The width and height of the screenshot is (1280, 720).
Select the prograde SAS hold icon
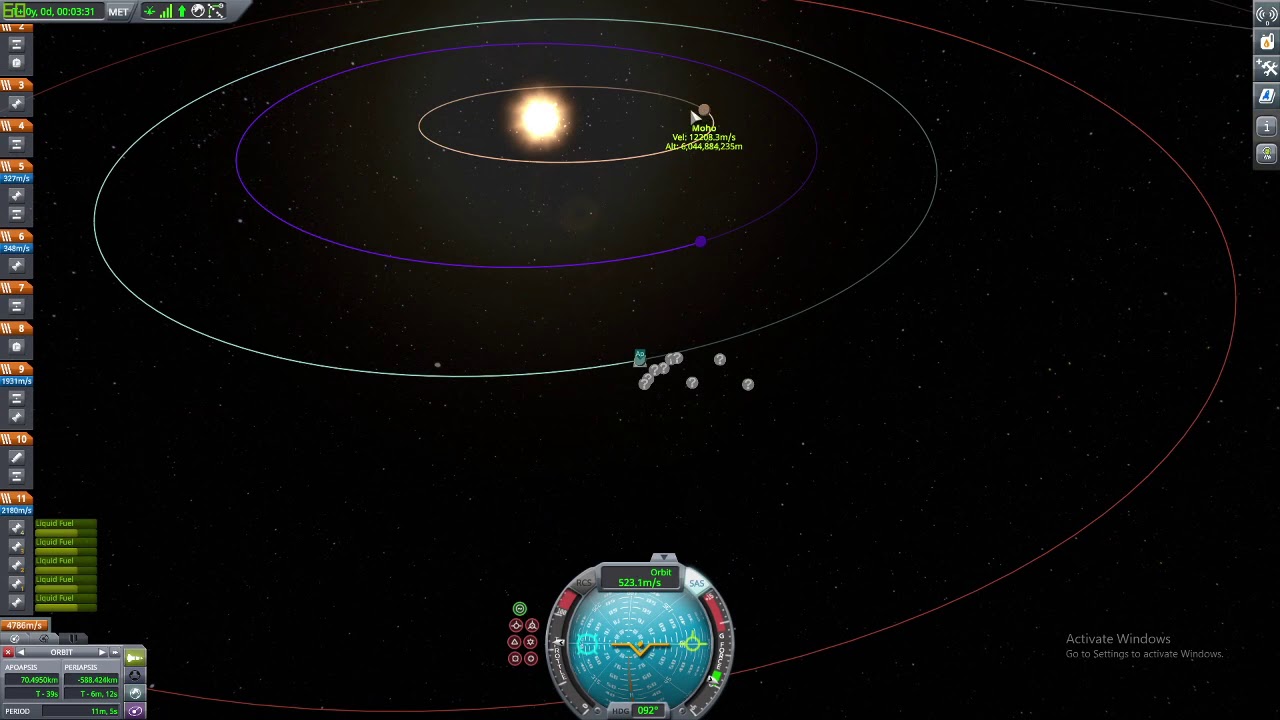(x=516, y=625)
